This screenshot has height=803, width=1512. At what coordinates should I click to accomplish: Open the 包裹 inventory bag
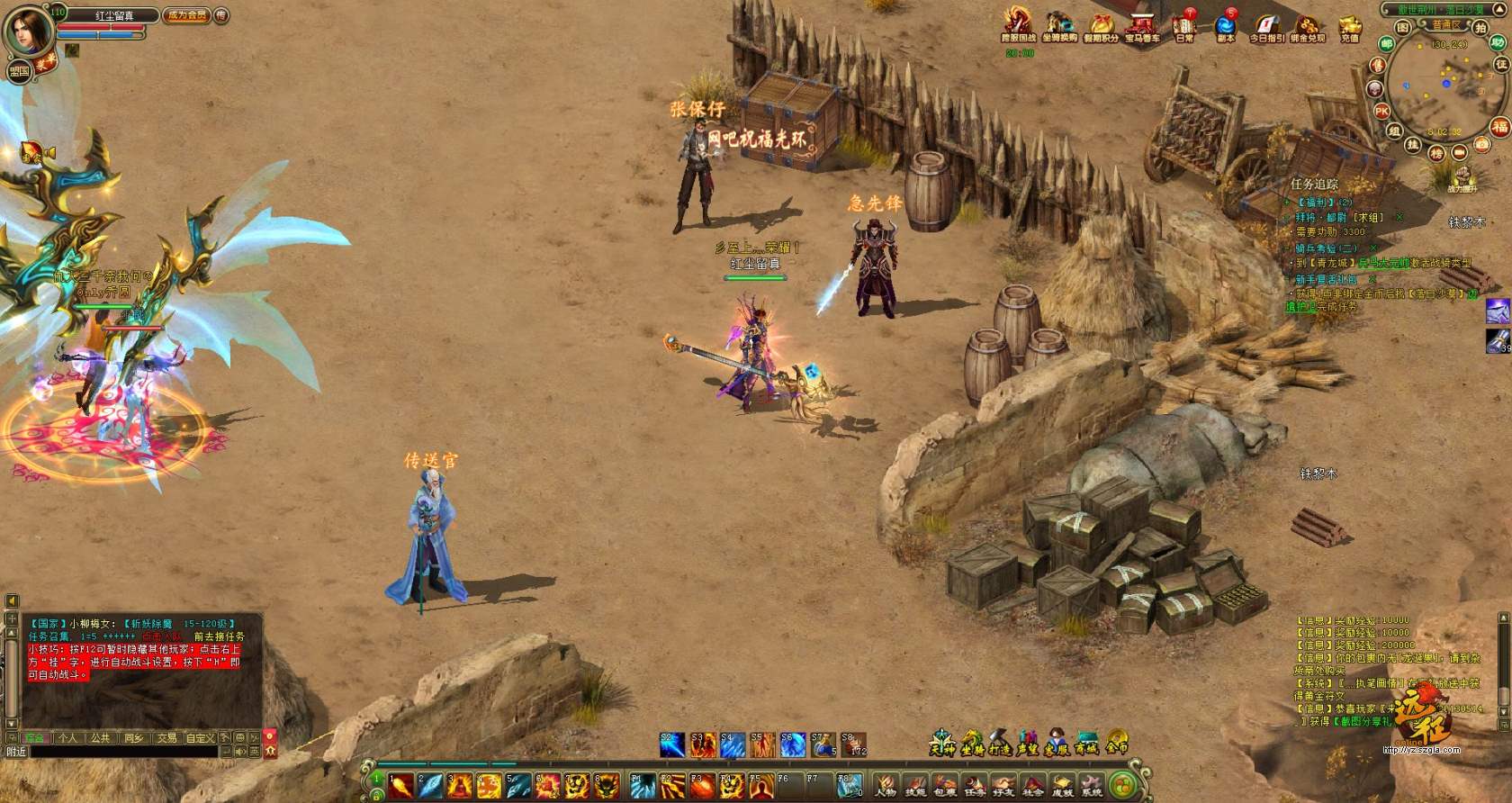click(944, 786)
